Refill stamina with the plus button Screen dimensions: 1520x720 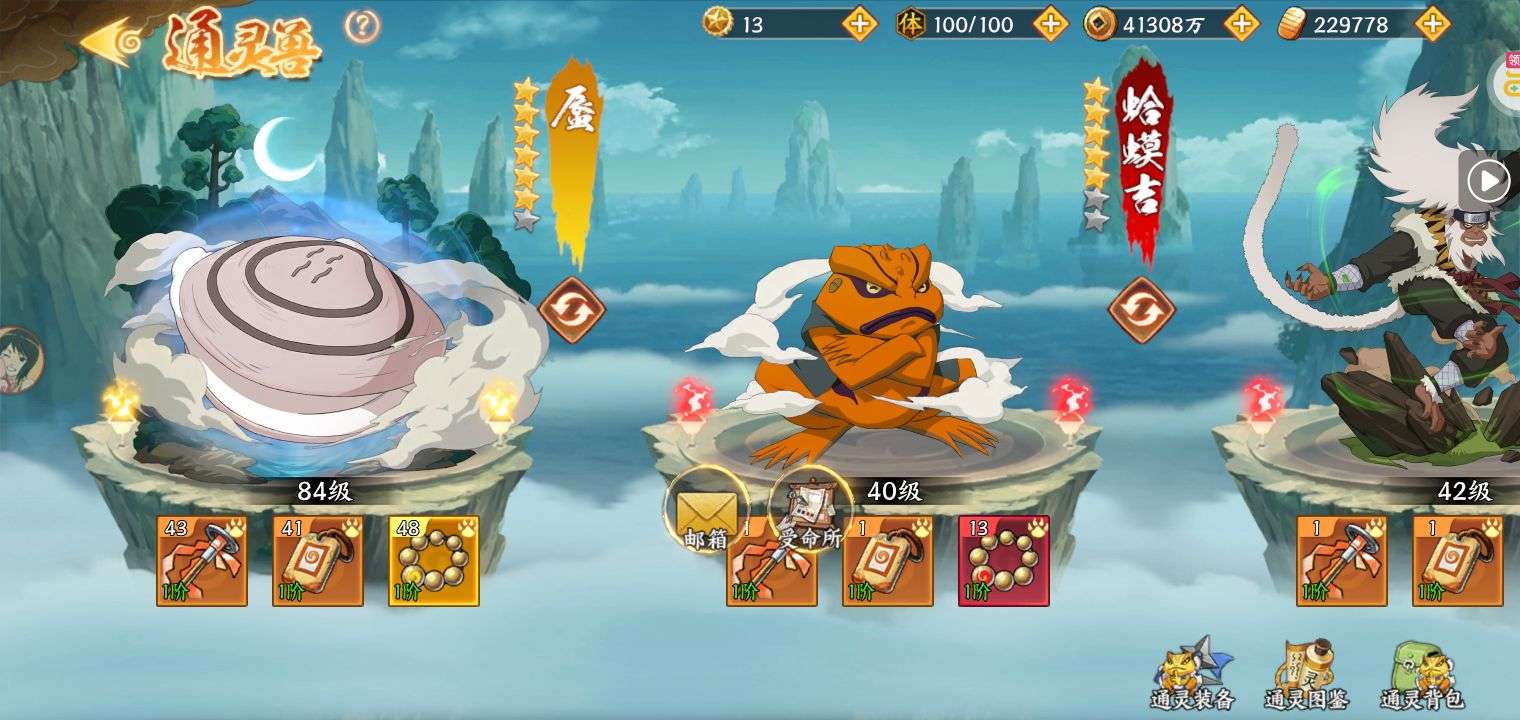pyautogui.click(x=1050, y=23)
